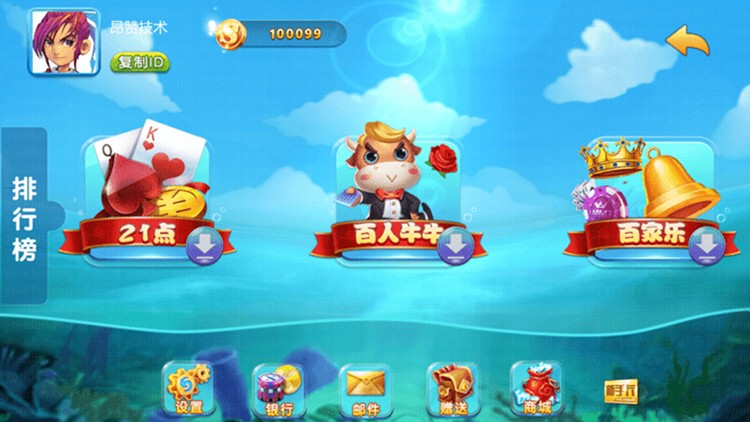
Task: Click the 复制ID copy button
Action: [140, 62]
